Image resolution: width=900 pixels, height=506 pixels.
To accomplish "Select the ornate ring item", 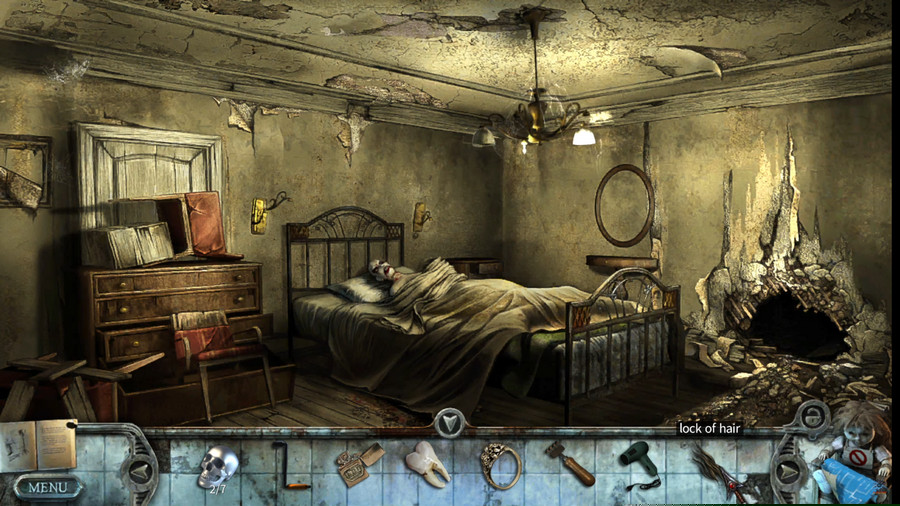I will (x=500, y=465).
